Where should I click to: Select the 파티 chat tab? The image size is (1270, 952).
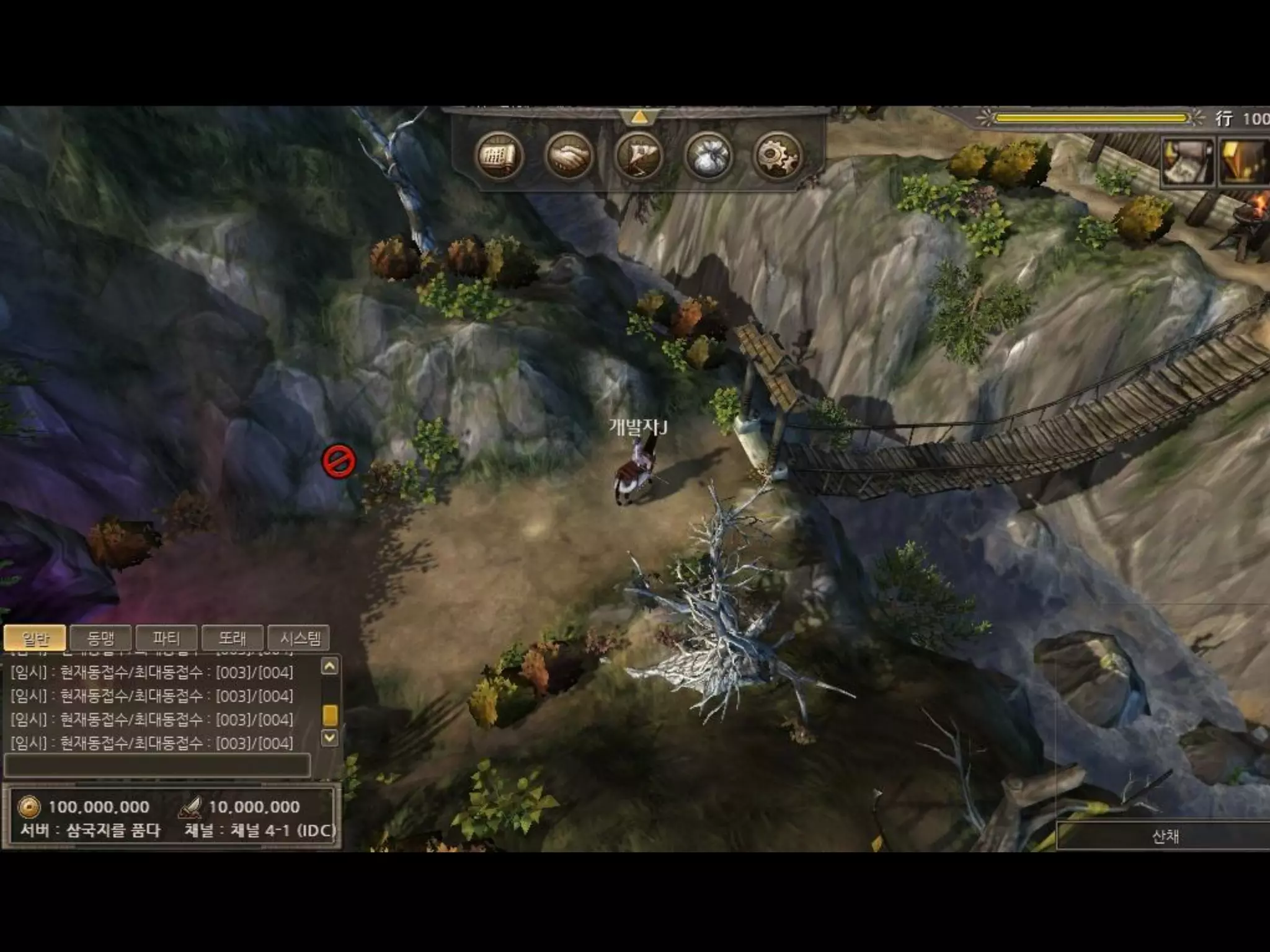(166, 638)
